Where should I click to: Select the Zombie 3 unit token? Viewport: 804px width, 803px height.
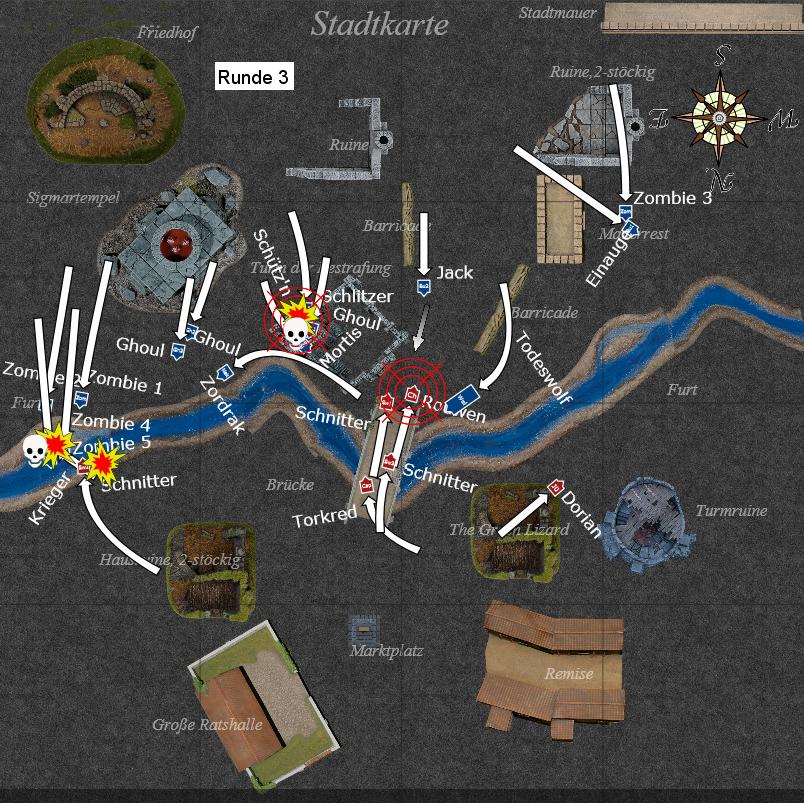(x=625, y=212)
